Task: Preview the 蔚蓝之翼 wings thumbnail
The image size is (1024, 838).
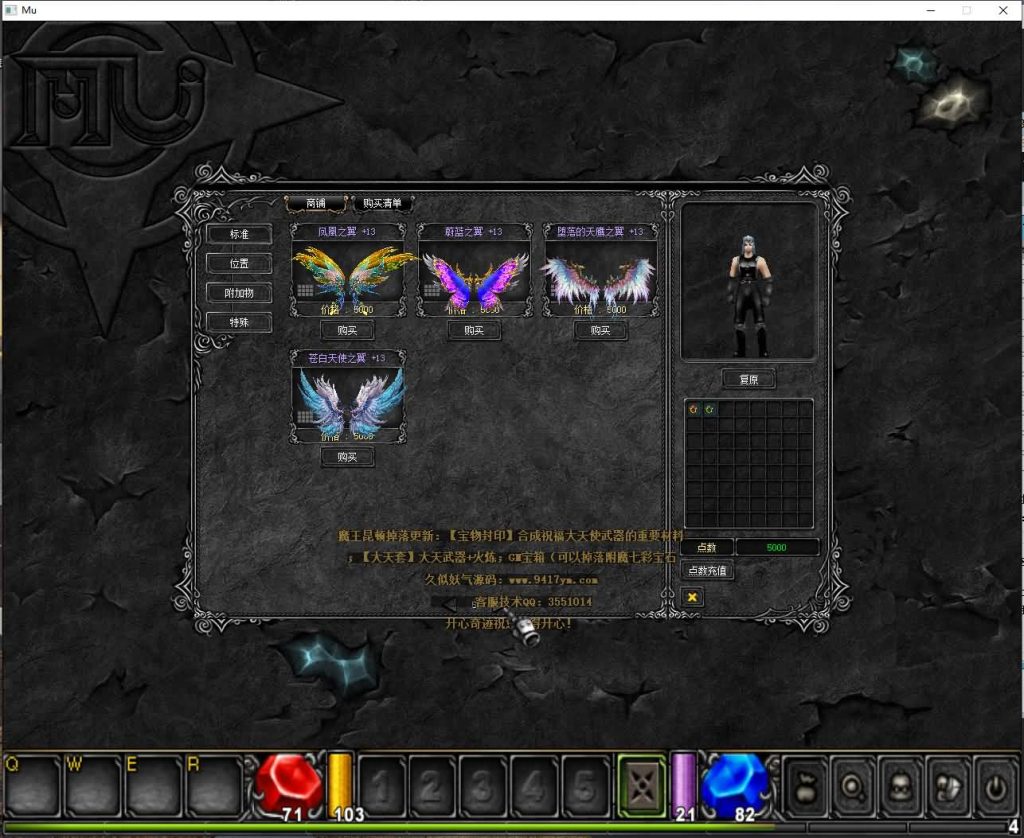Action: [x=474, y=276]
